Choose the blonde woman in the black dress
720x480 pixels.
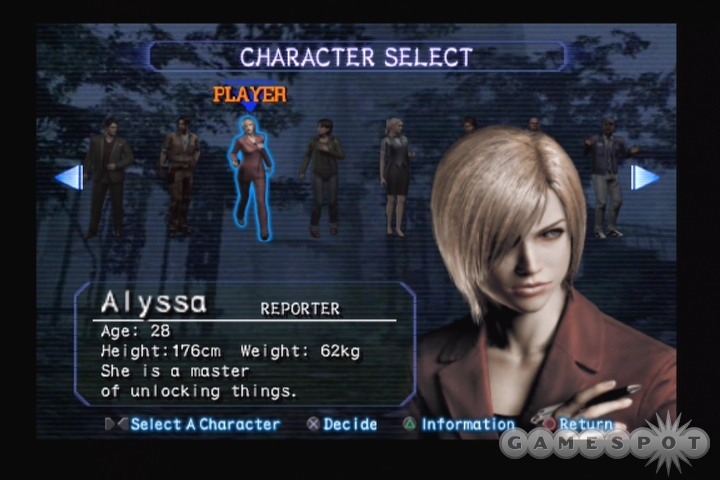pyautogui.click(x=394, y=175)
